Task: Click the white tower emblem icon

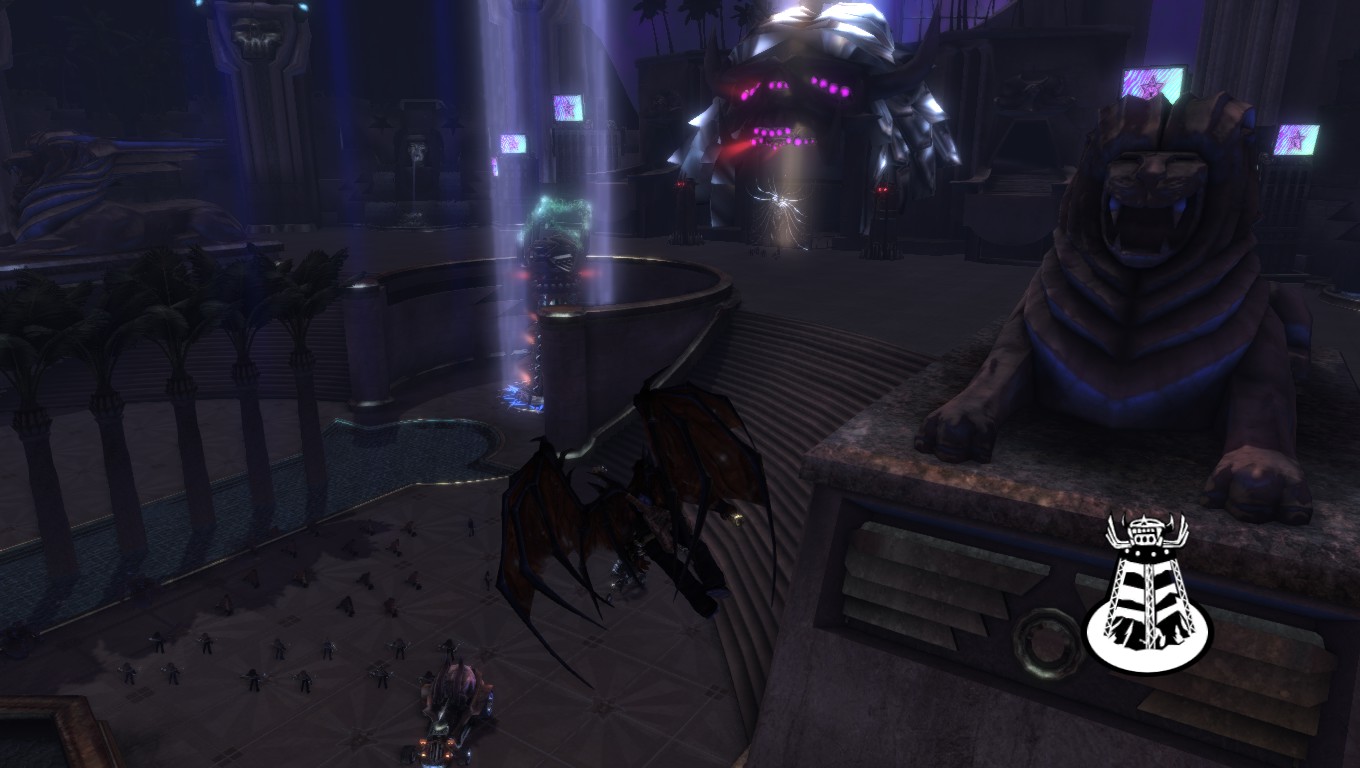Action: click(1148, 595)
